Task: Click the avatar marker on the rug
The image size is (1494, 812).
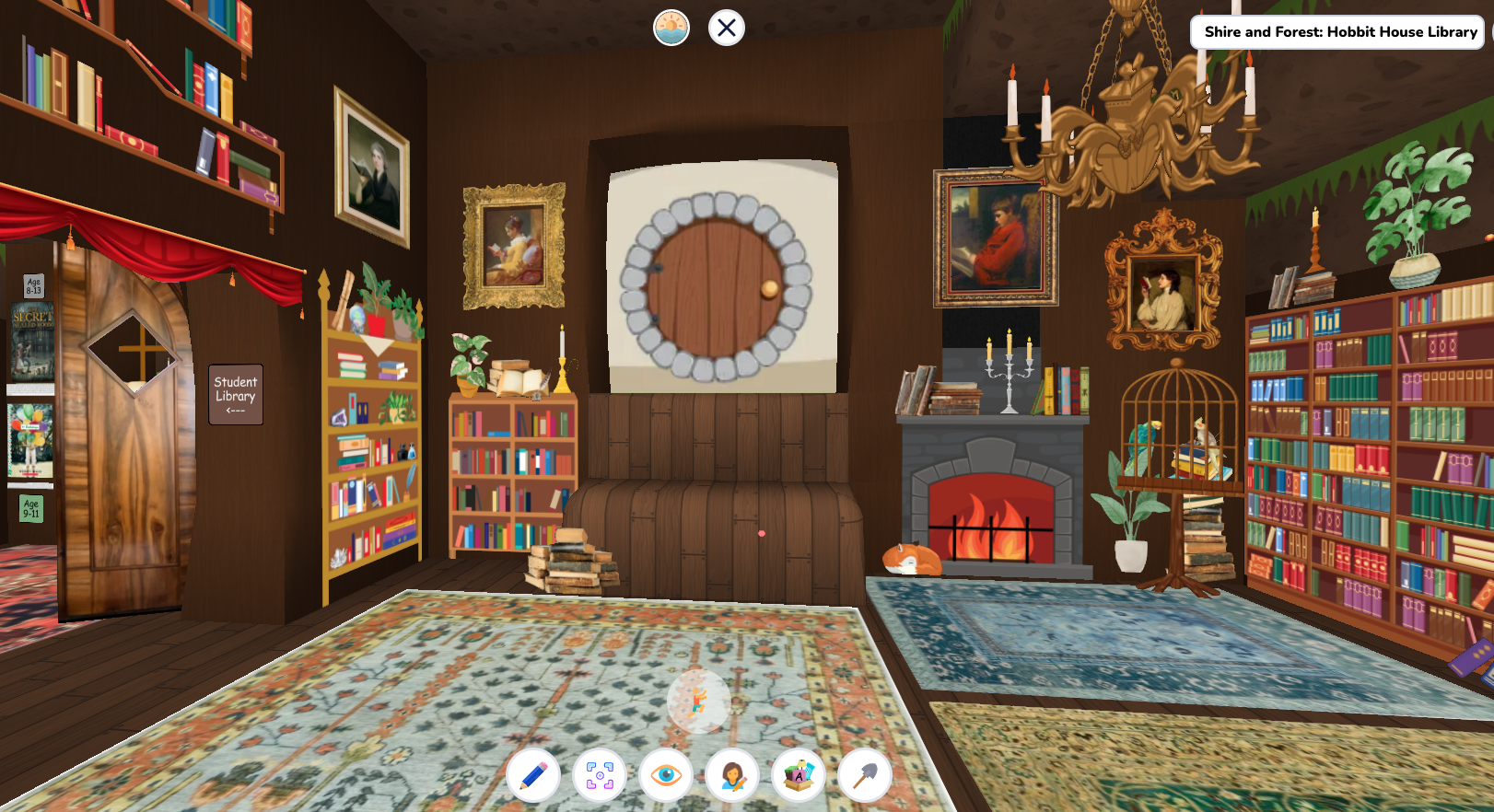Action: pyautogui.click(x=696, y=702)
